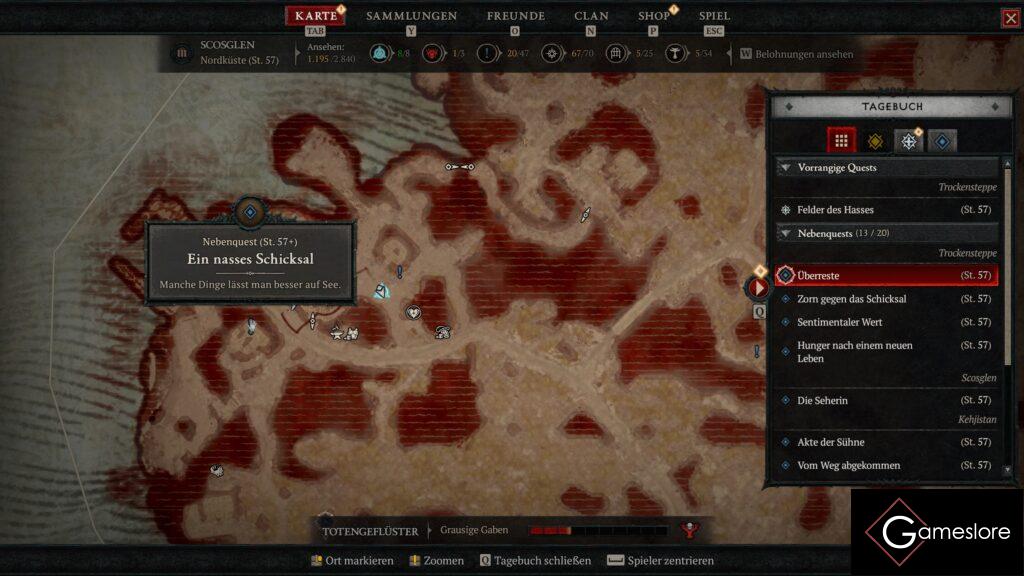Show all quests with red grid filter
1024x576 pixels.
pos(841,141)
